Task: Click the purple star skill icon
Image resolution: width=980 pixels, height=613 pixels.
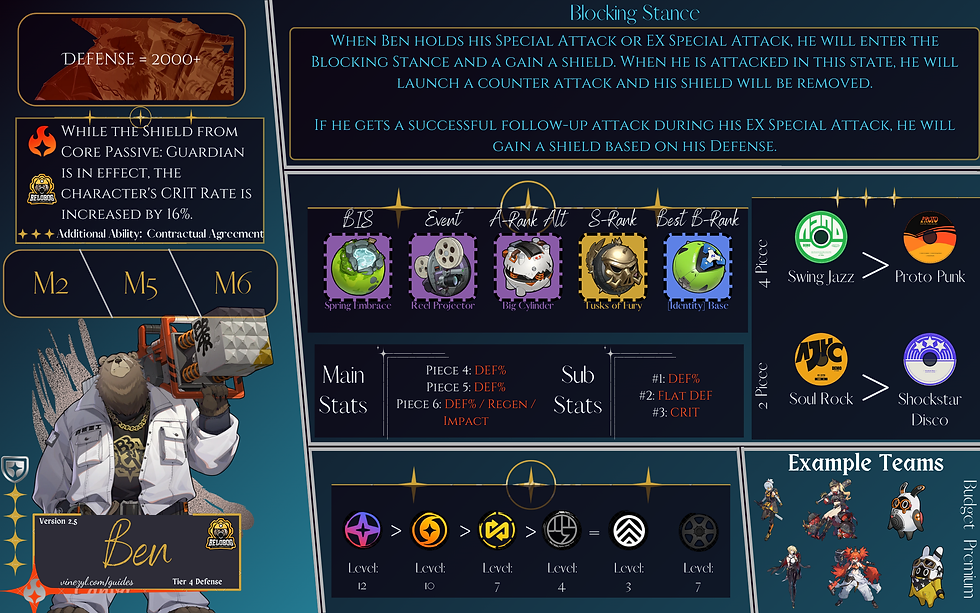Action: (363, 530)
